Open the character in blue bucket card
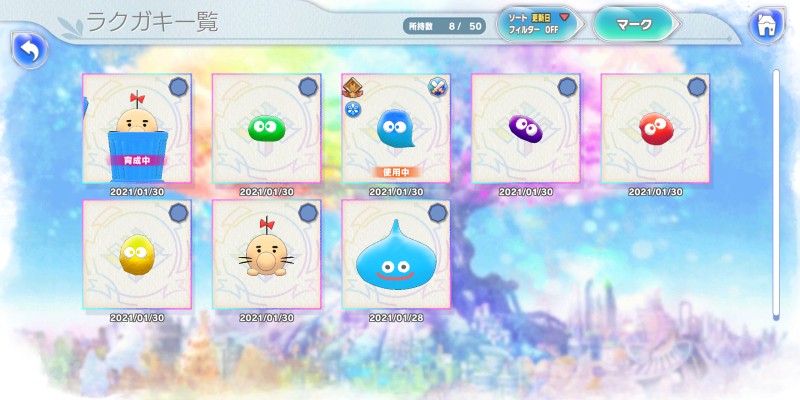This screenshot has width=800, height=400. tap(136, 128)
